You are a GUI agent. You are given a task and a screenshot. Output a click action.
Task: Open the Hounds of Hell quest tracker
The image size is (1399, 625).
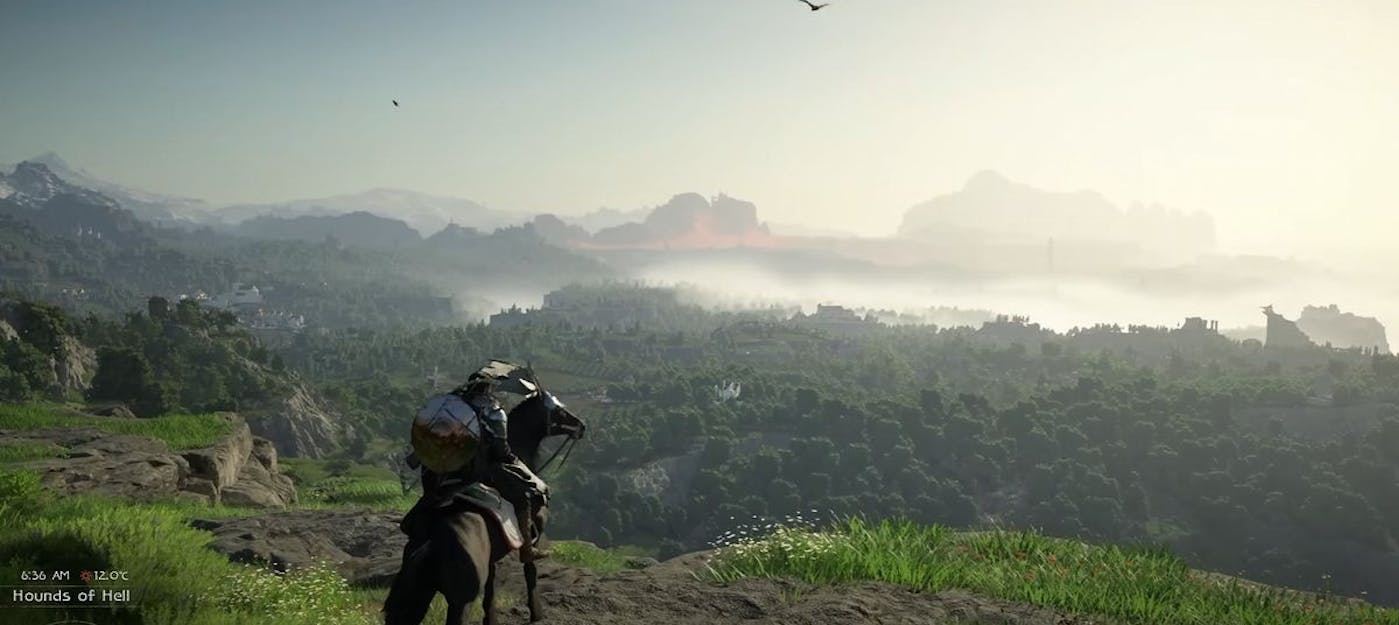point(71,596)
